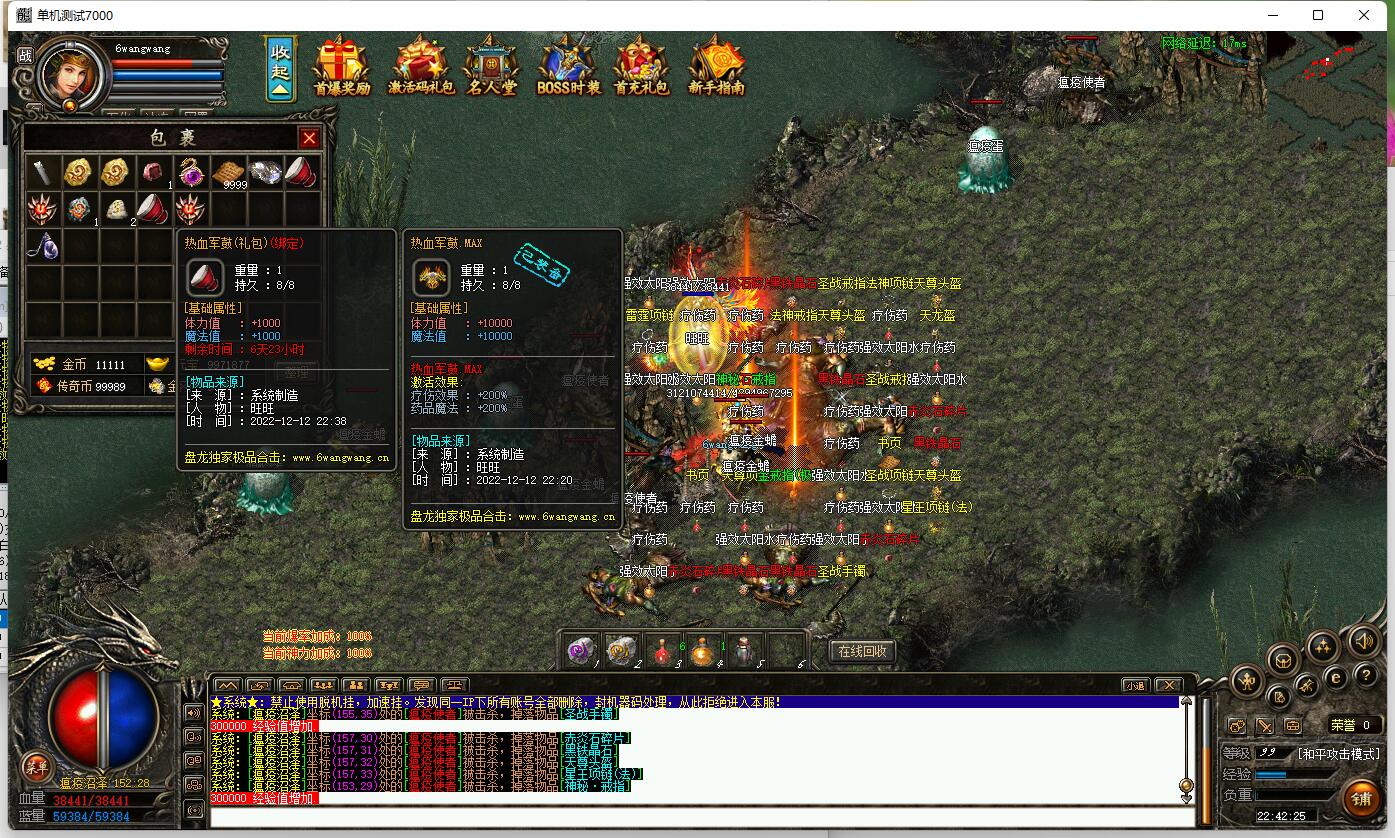The image size is (1395, 838).
Task: Open the 首爆奖励 rewards icon
Action: (341, 67)
